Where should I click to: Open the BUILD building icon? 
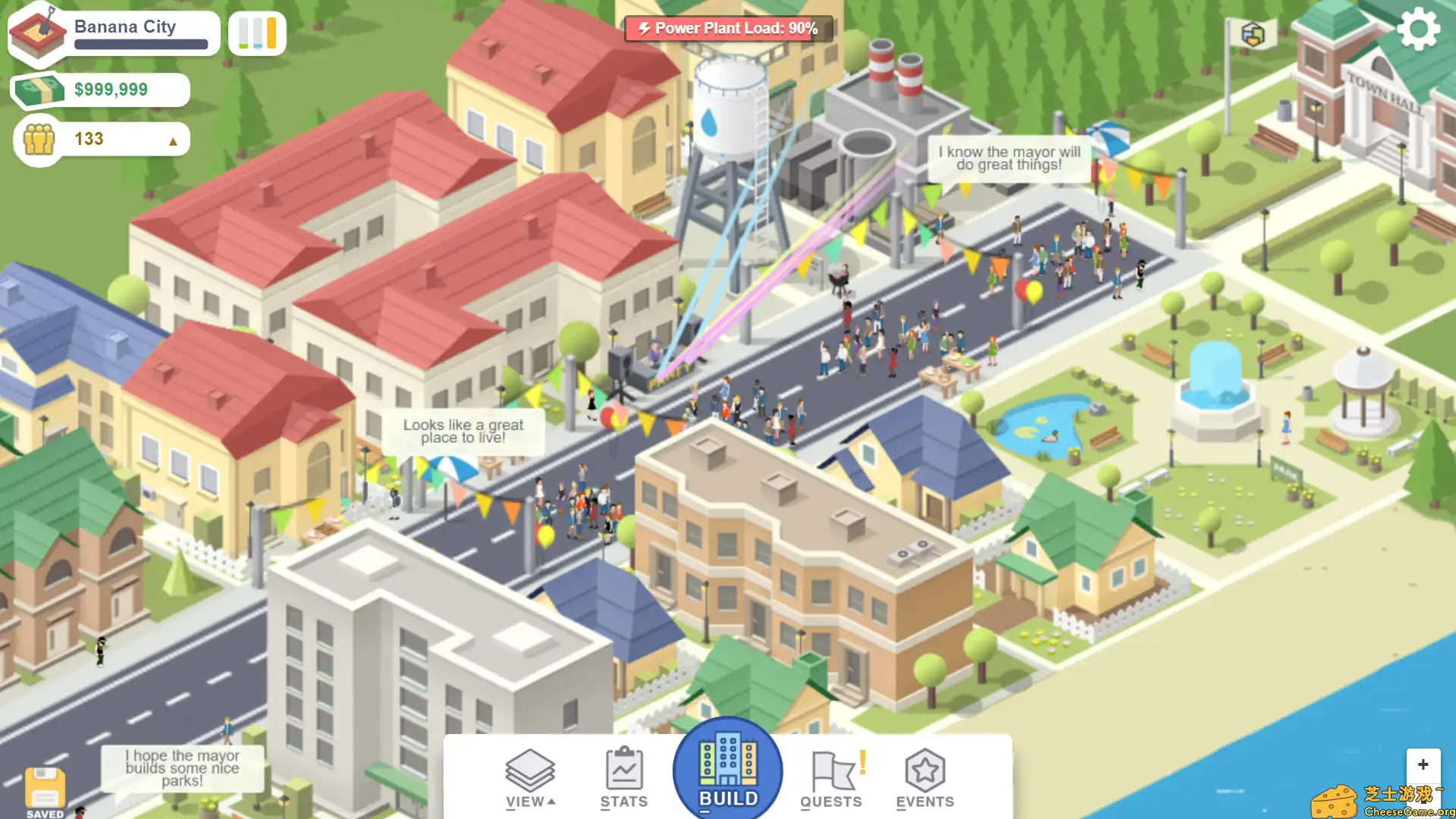click(x=727, y=769)
